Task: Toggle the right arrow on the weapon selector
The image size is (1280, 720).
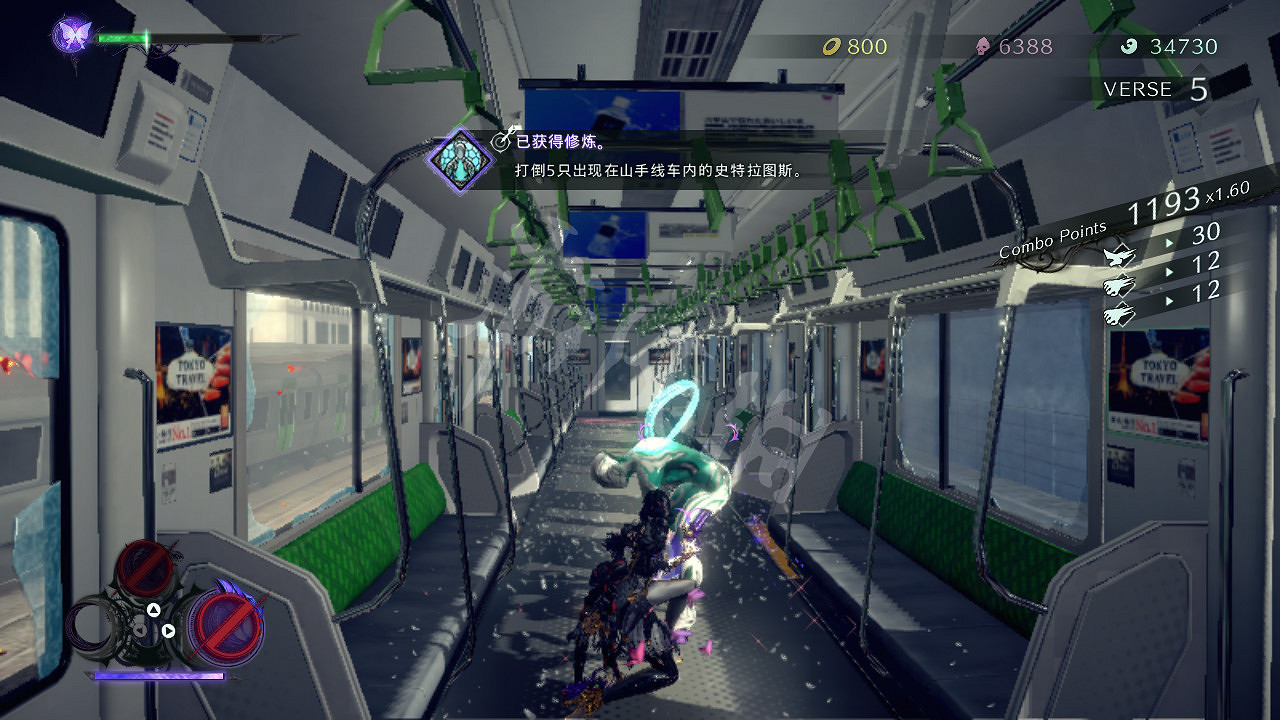Action: [169, 629]
